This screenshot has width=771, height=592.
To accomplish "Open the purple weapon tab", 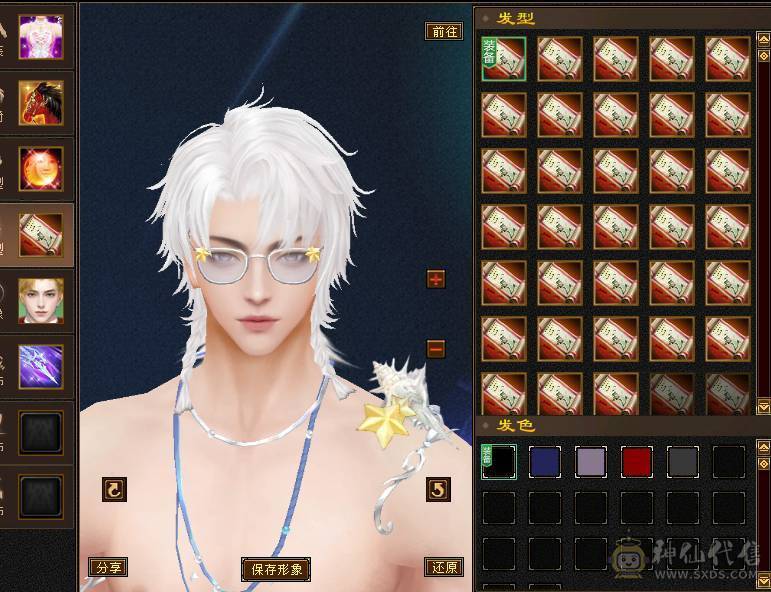I will (x=41, y=366).
